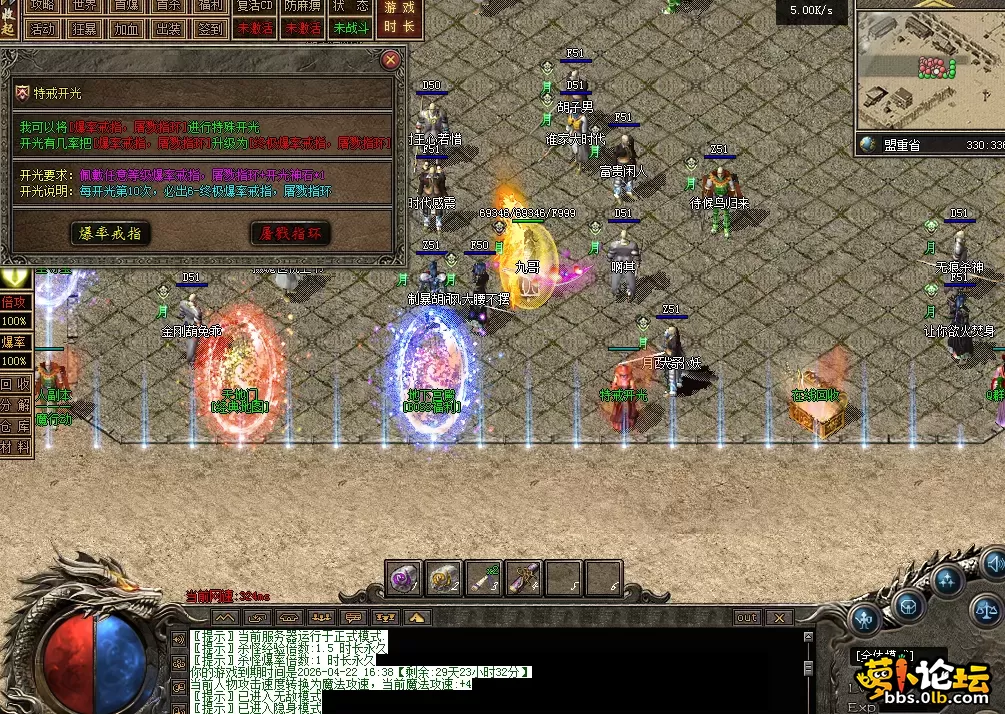Choose the 屠戮指环 option
The width and height of the screenshot is (1005, 714).
click(289, 233)
